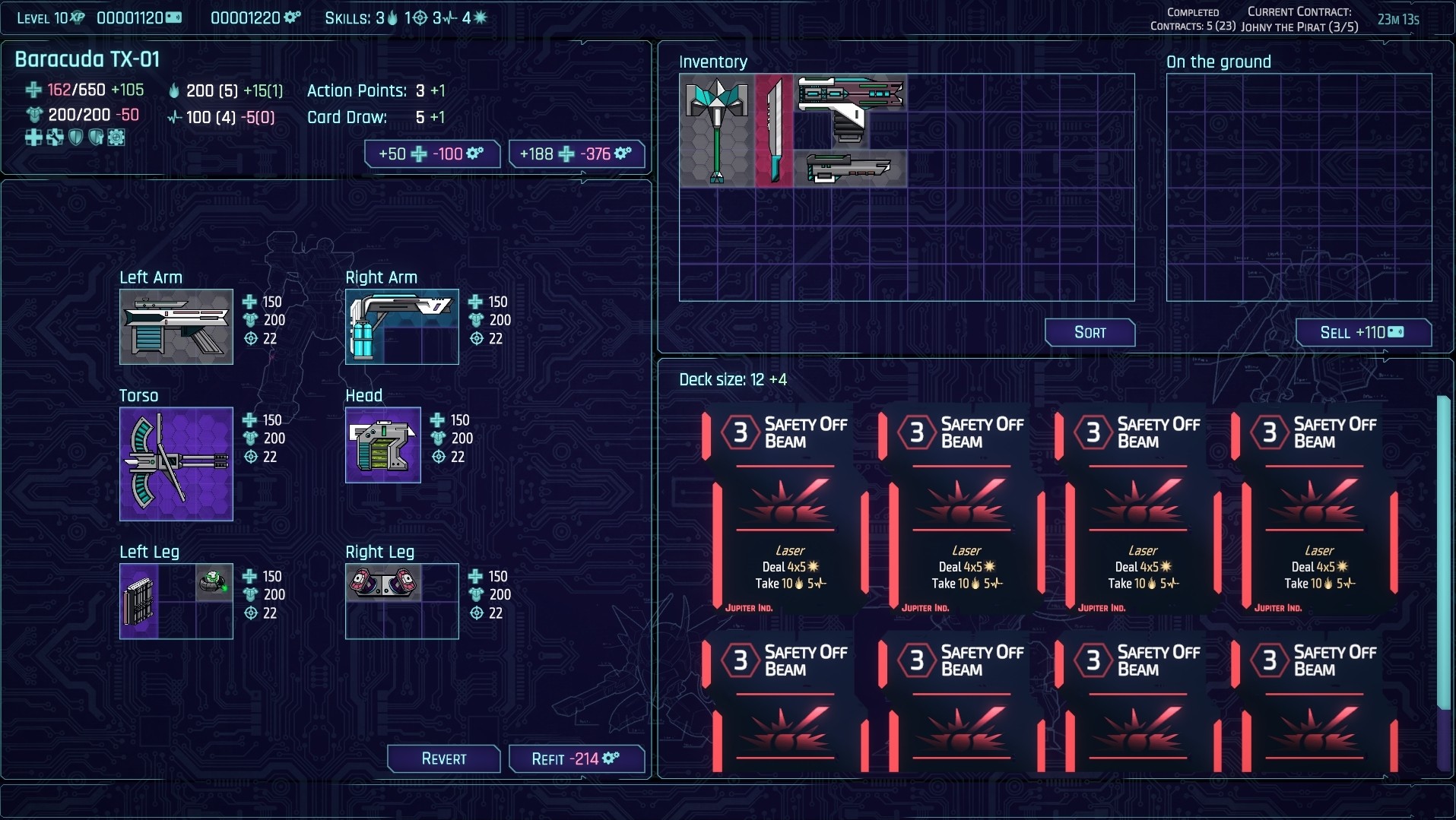Viewport: 1456px width, 820px height.
Task: Click the wrench repair icon under the mech stats
Action: [x=55, y=138]
